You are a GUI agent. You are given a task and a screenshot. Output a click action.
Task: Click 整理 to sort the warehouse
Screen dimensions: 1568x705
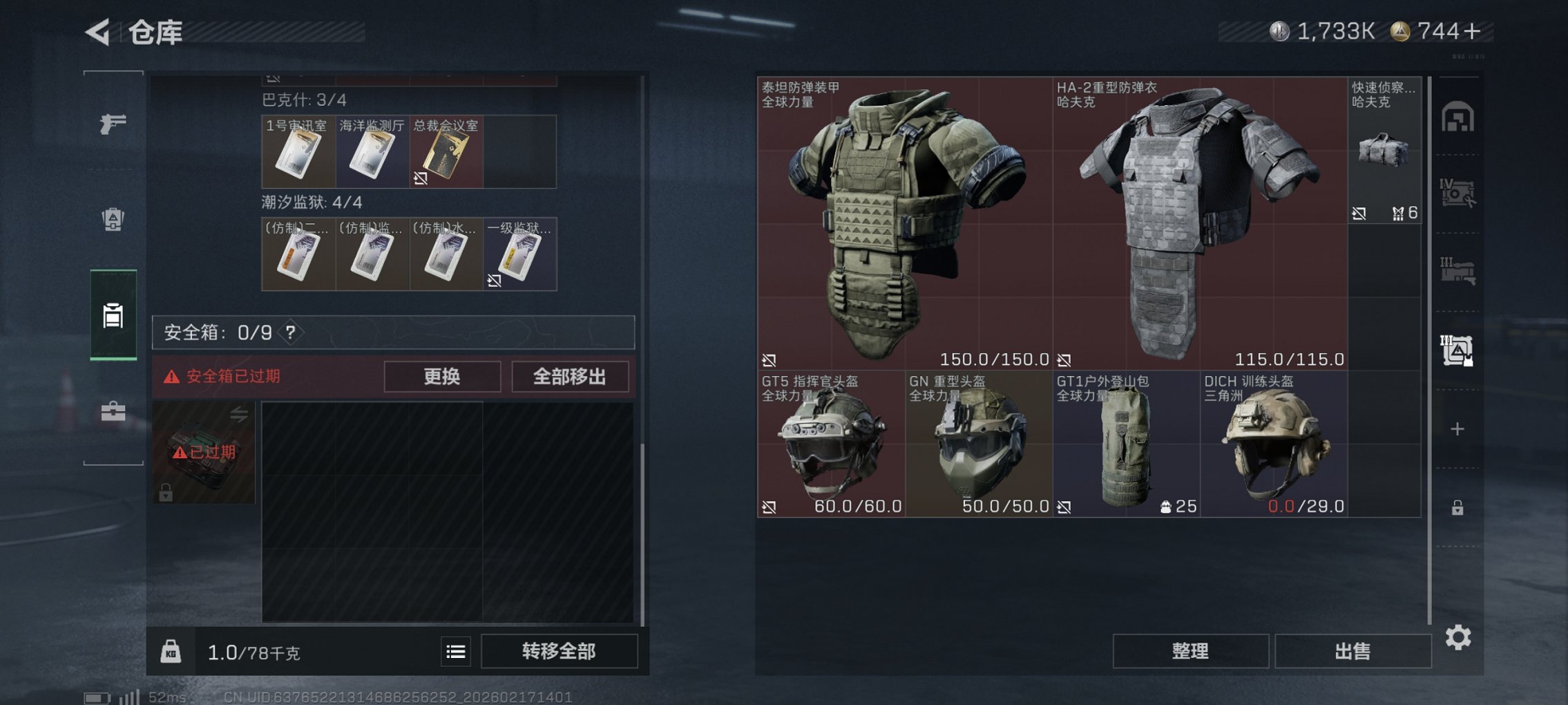coord(1190,651)
